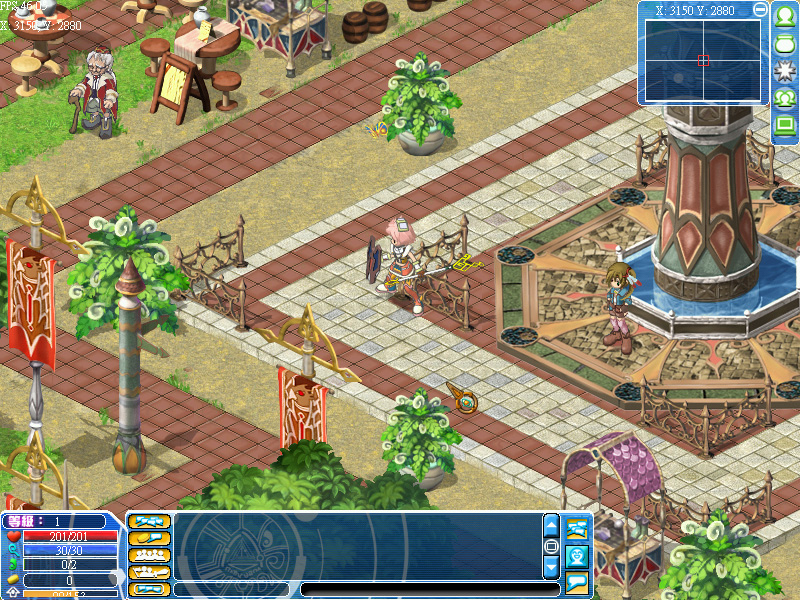
Task: Click the round chat scroll reset button
Action: [551, 546]
